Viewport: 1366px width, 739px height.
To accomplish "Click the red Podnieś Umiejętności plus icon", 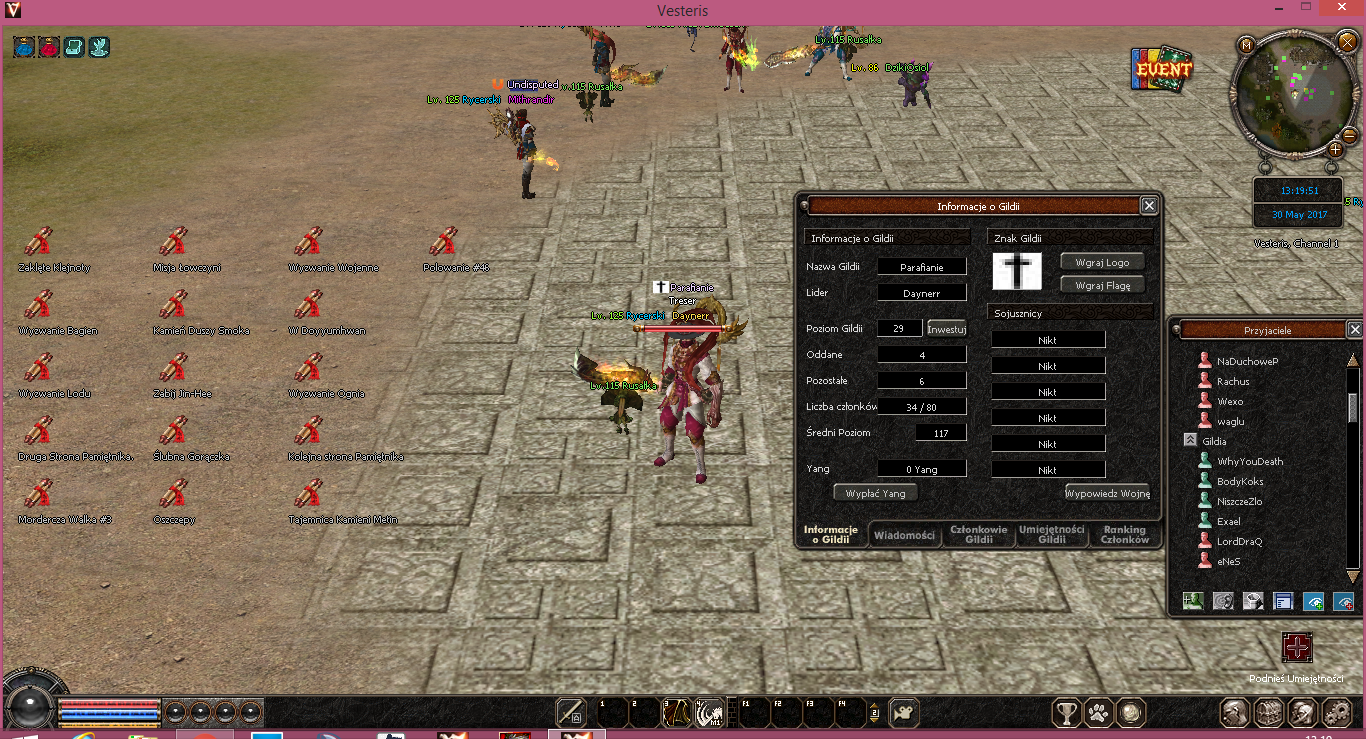I will (x=1297, y=647).
